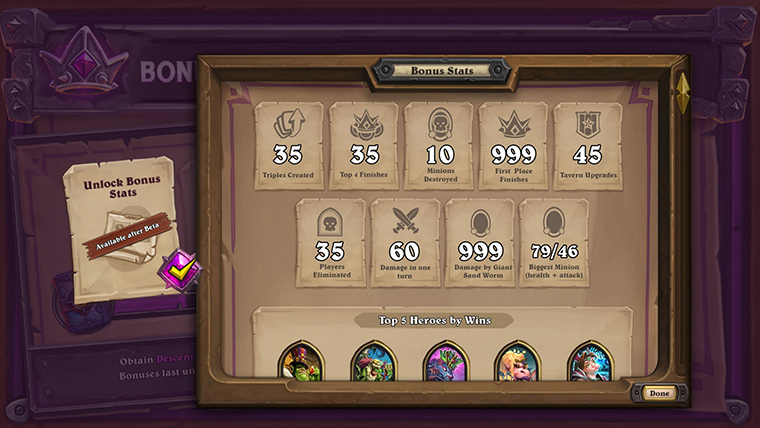Click the purple gem checkmark badge
The width and height of the screenshot is (760, 428).
pos(182,268)
